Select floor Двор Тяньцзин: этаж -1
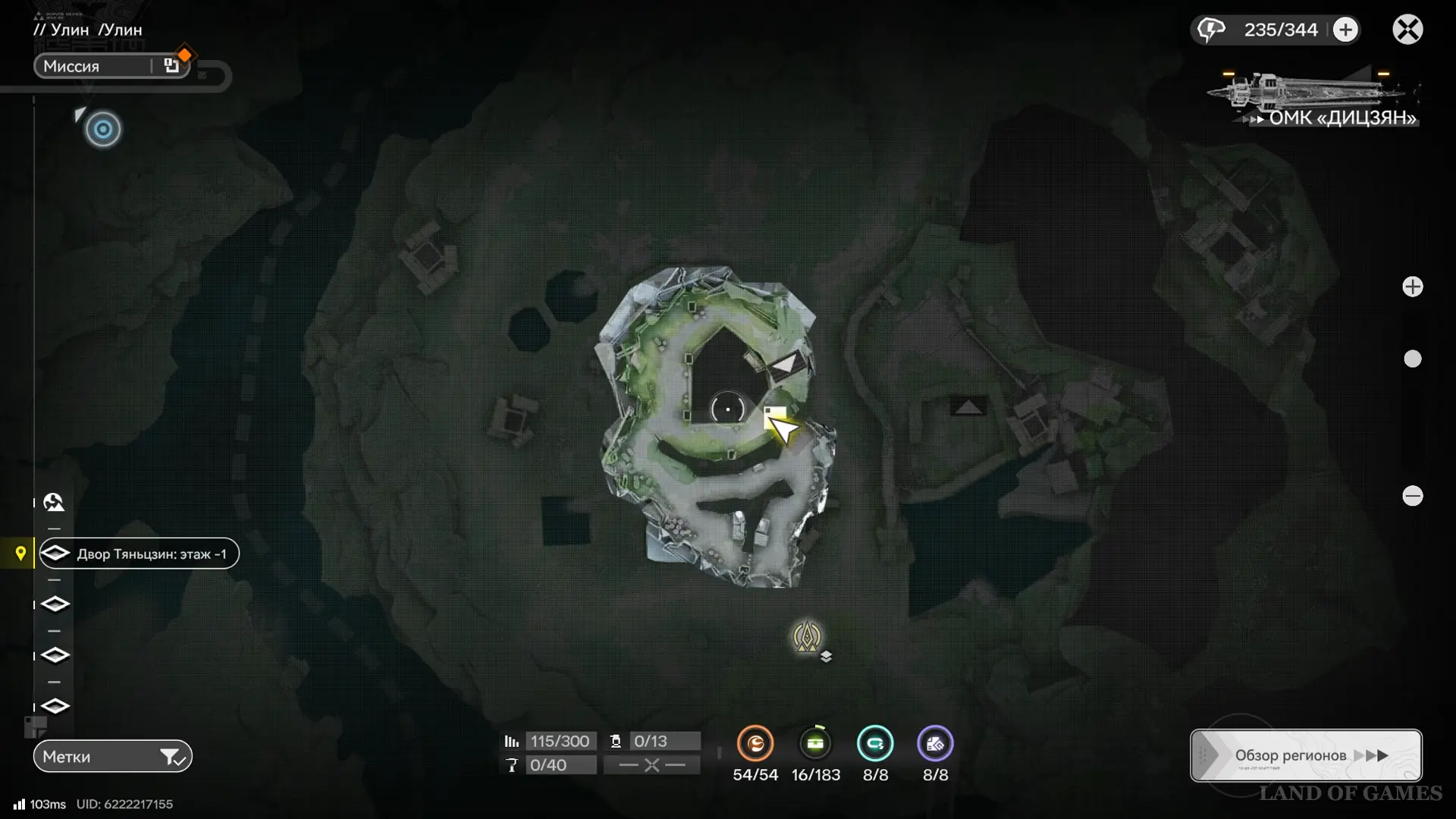This screenshot has height=819, width=1456. [140, 554]
